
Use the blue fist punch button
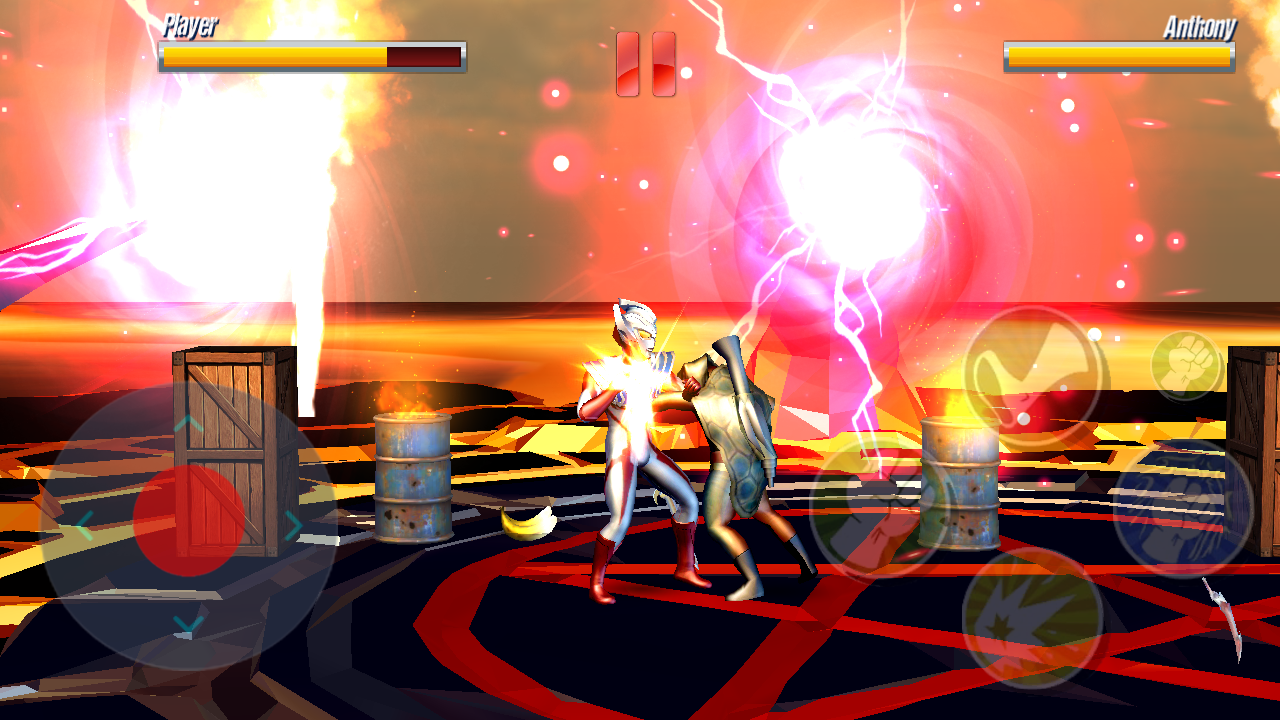1182,508
